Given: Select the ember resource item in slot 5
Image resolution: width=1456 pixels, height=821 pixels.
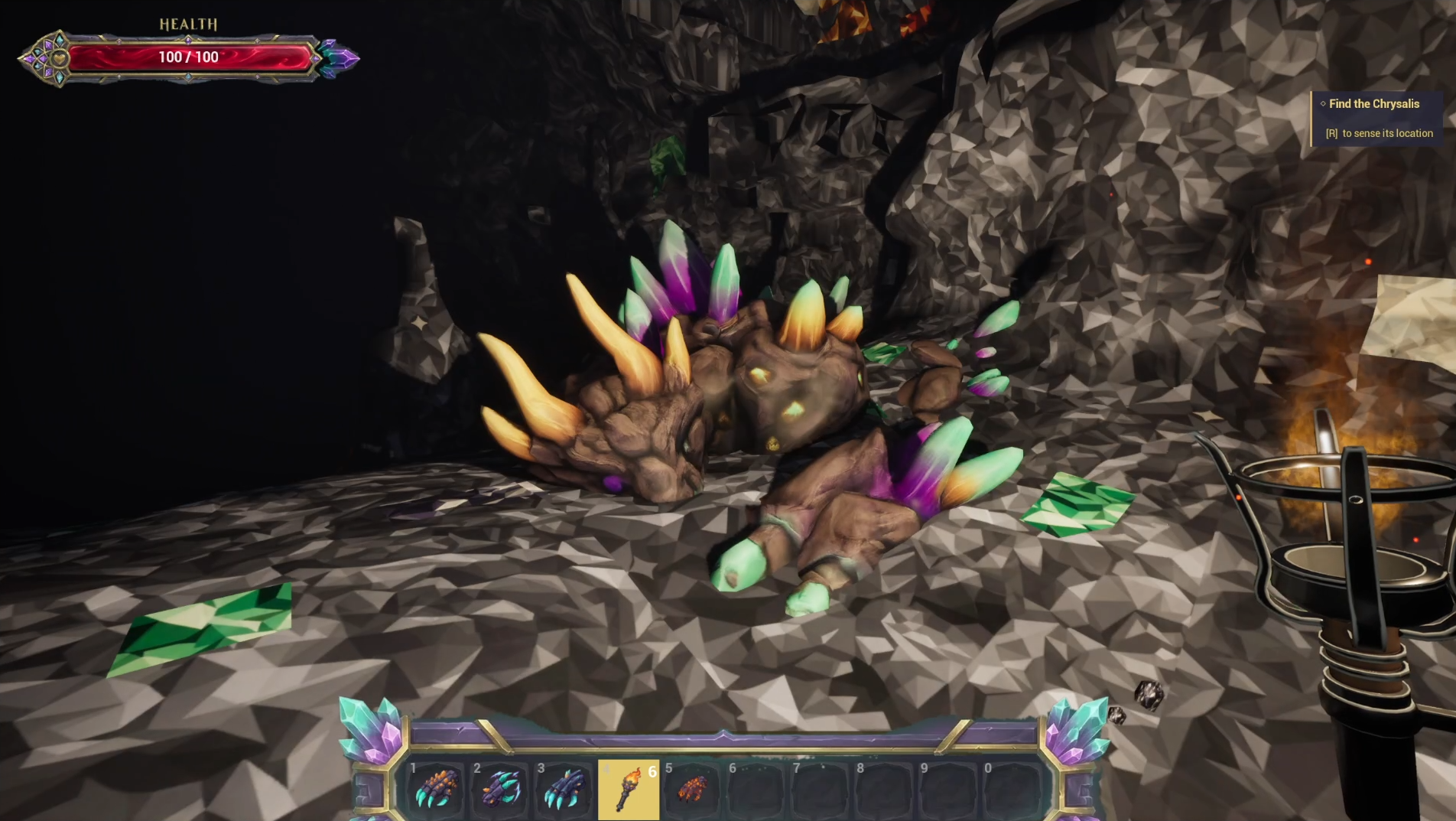Looking at the screenshot, I should click(693, 792).
